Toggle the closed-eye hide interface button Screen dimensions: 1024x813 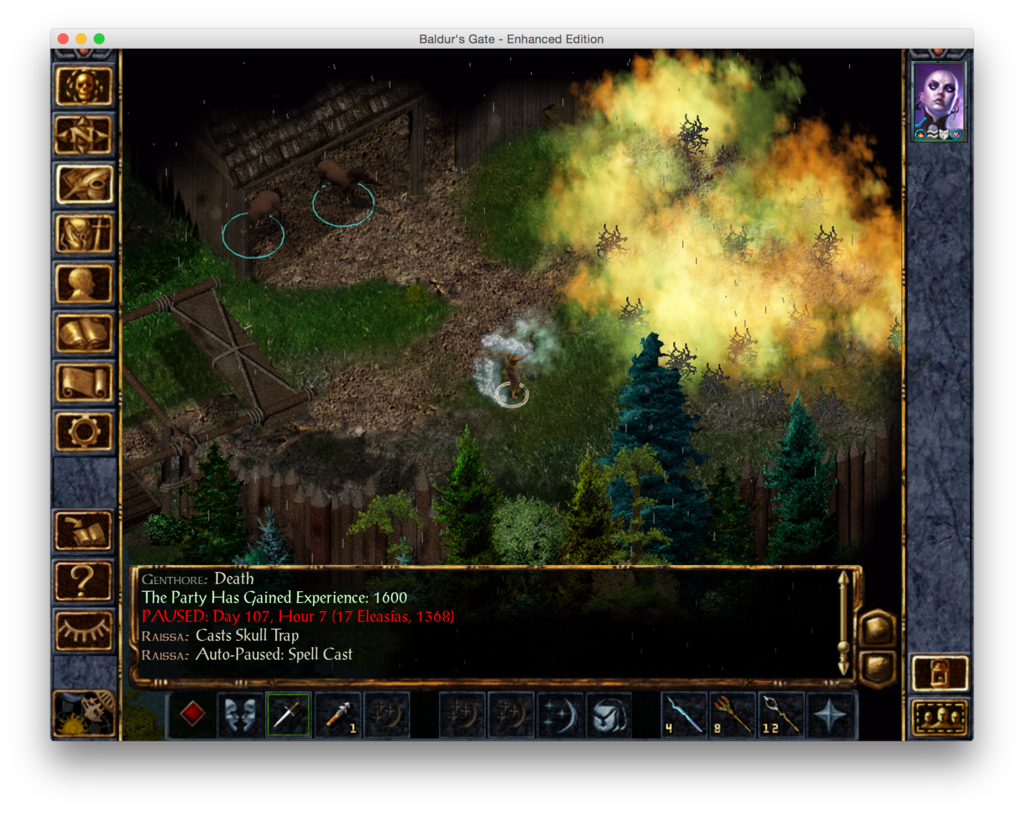point(84,630)
